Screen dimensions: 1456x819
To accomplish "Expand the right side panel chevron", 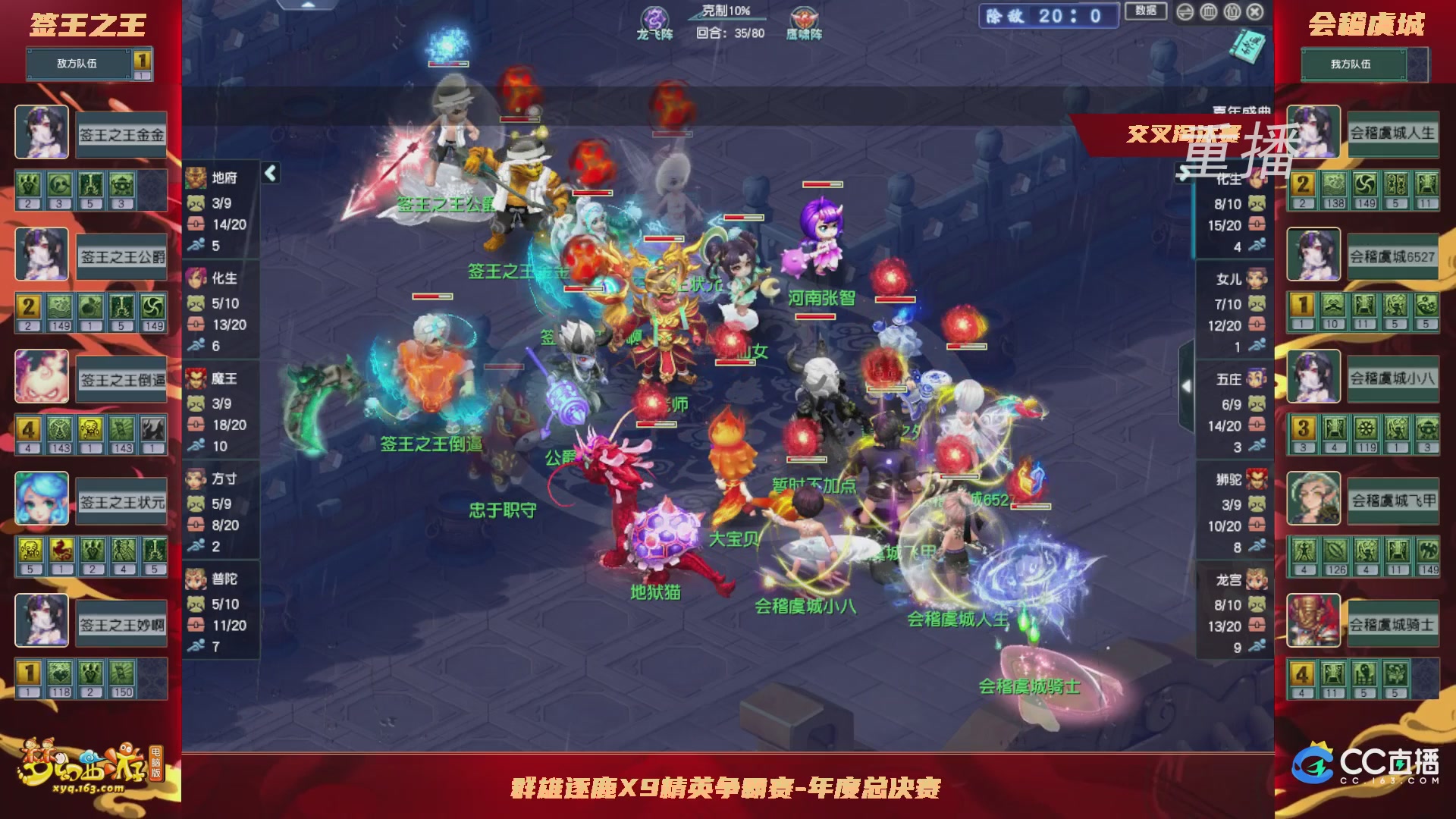I will point(1185,386).
